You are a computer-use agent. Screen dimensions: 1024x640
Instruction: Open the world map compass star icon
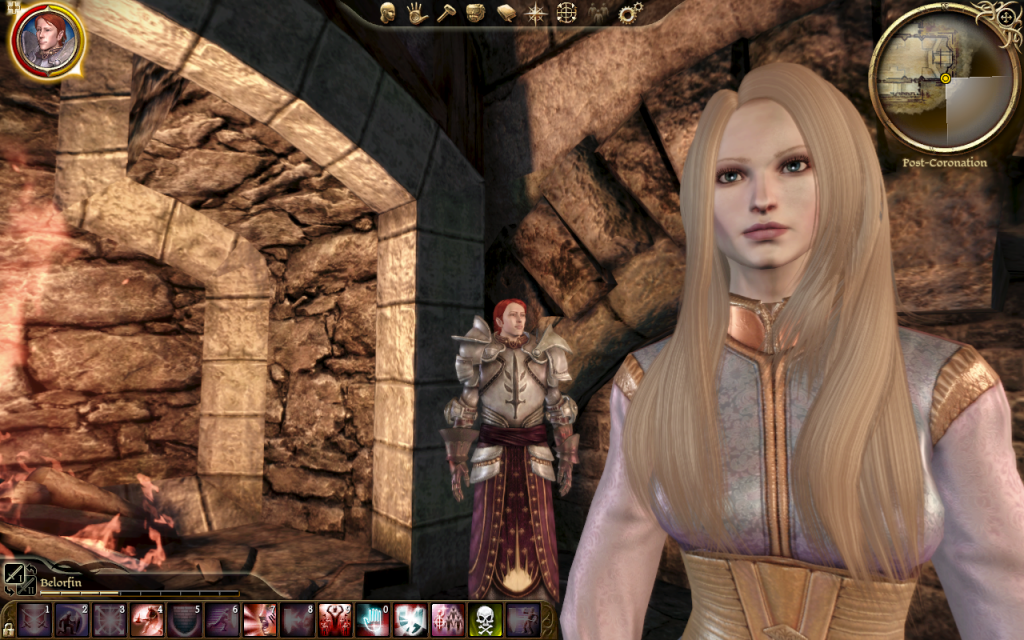click(x=537, y=13)
